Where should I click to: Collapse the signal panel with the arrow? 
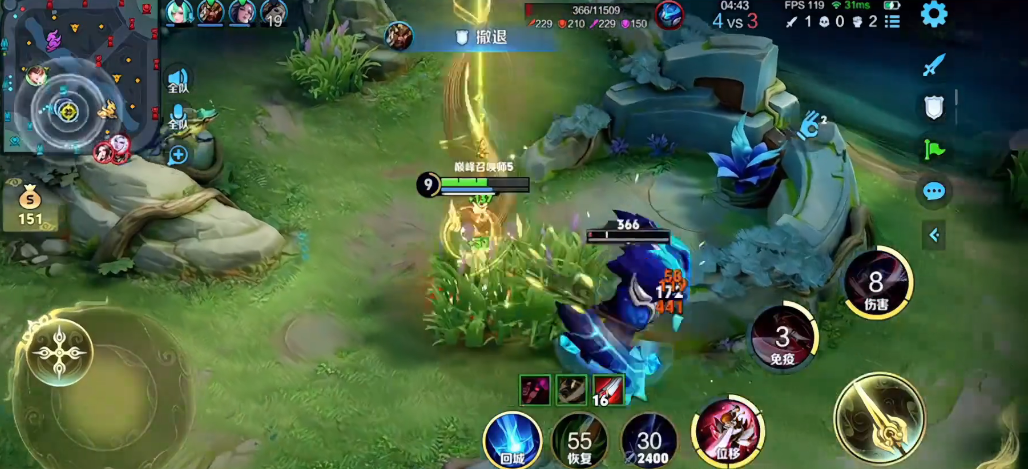click(934, 235)
